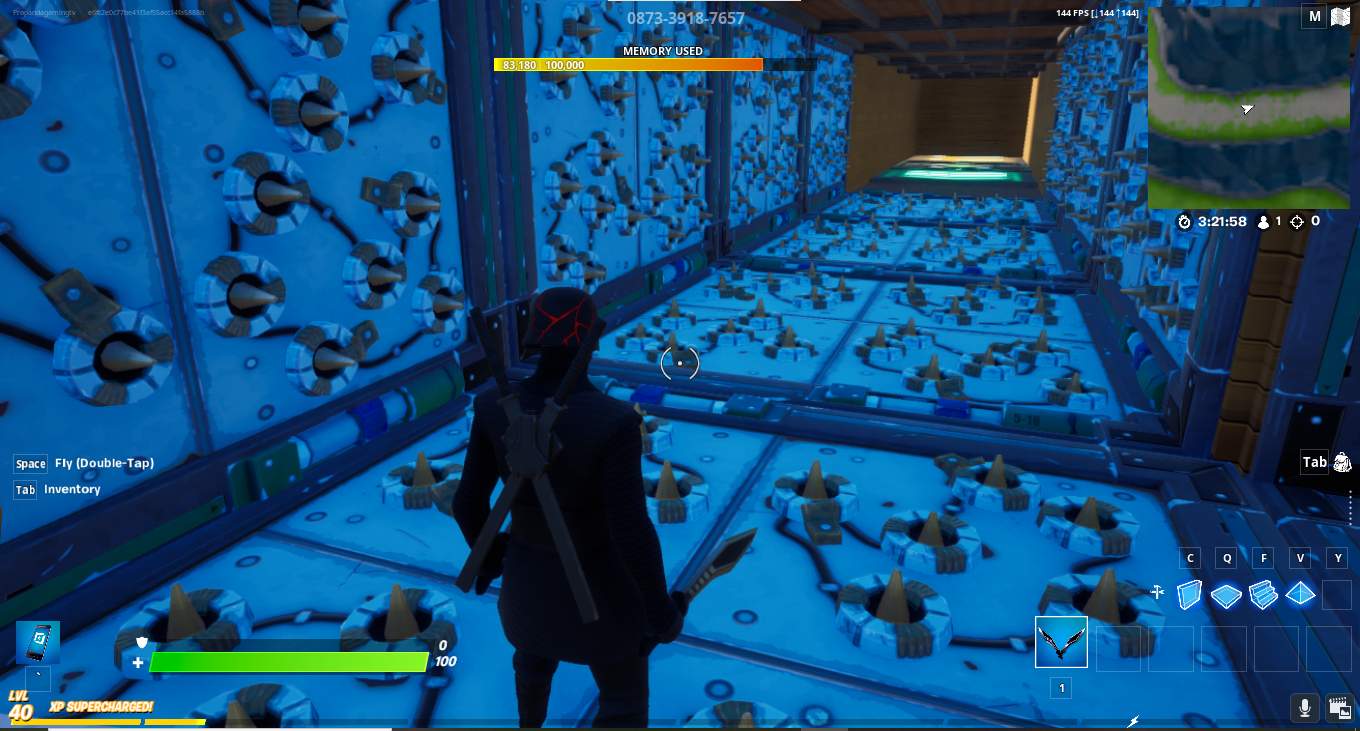Image resolution: width=1360 pixels, height=731 pixels.
Task: Select the Stairs build piece icon
Action: pyautogui.click(x=1262, y=594)
